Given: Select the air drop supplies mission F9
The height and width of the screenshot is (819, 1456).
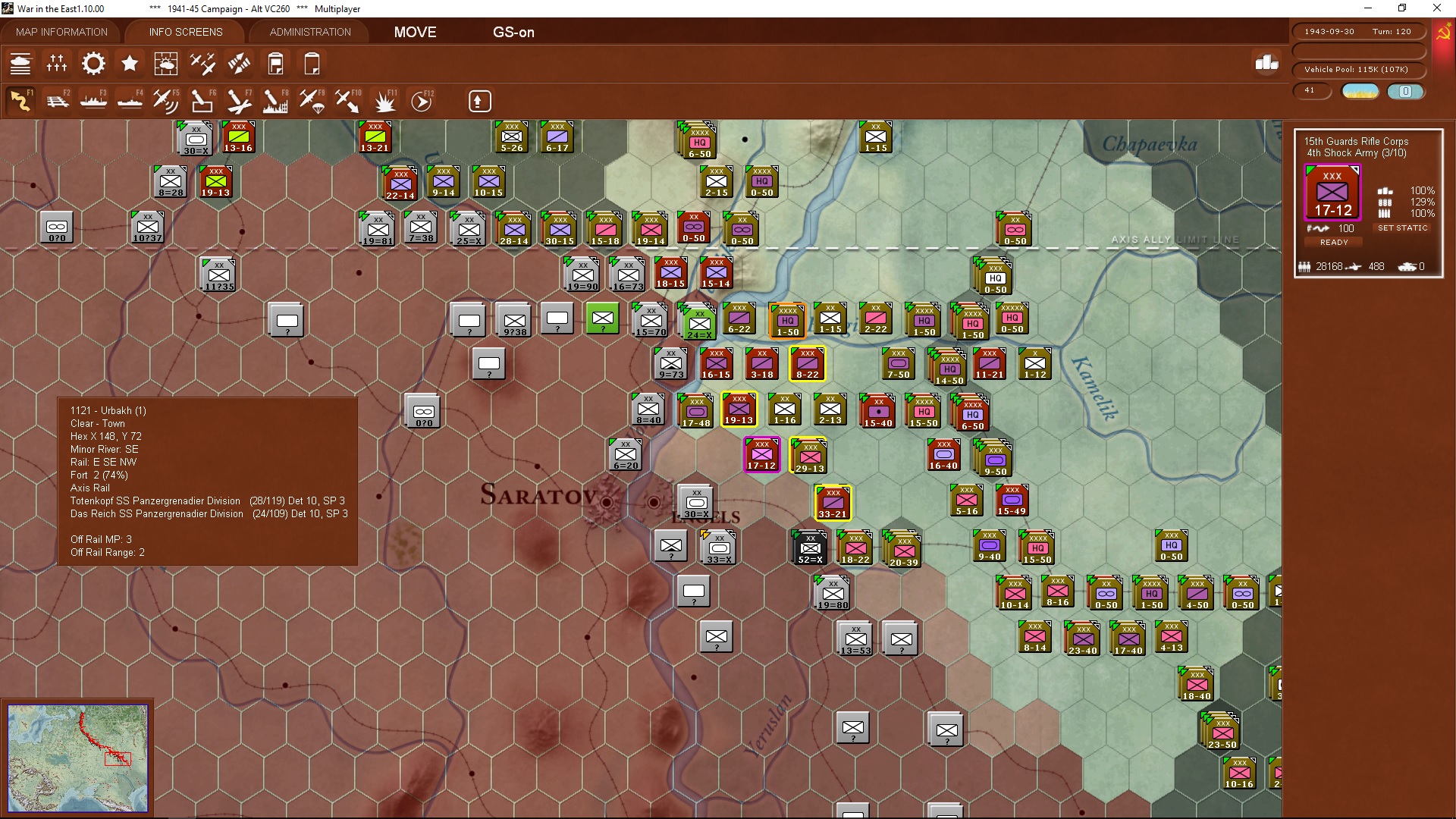Looking at the screenshot, I should [x=312, y=100].
